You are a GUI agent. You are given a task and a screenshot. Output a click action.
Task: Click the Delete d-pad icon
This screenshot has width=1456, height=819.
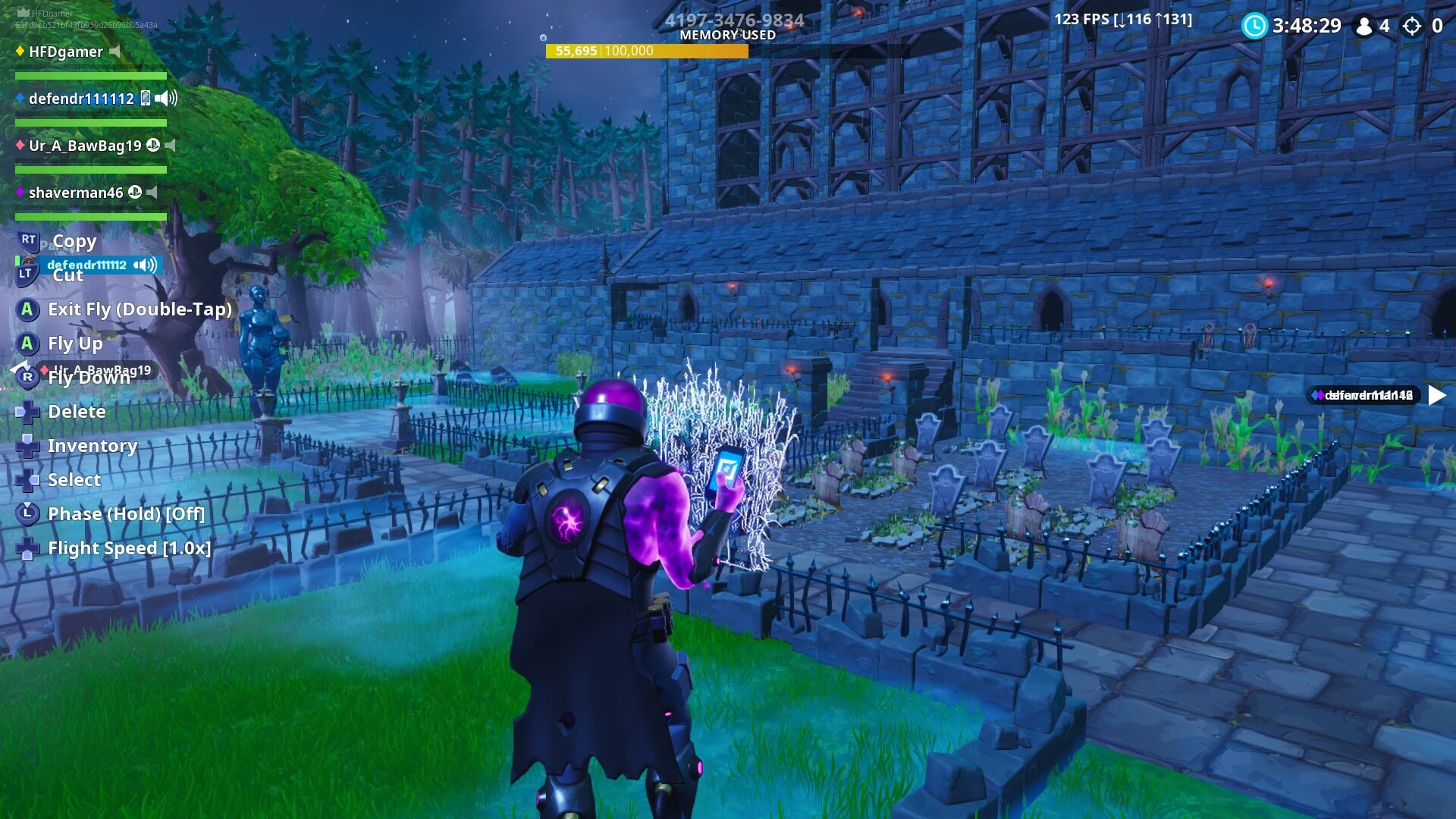27,411
